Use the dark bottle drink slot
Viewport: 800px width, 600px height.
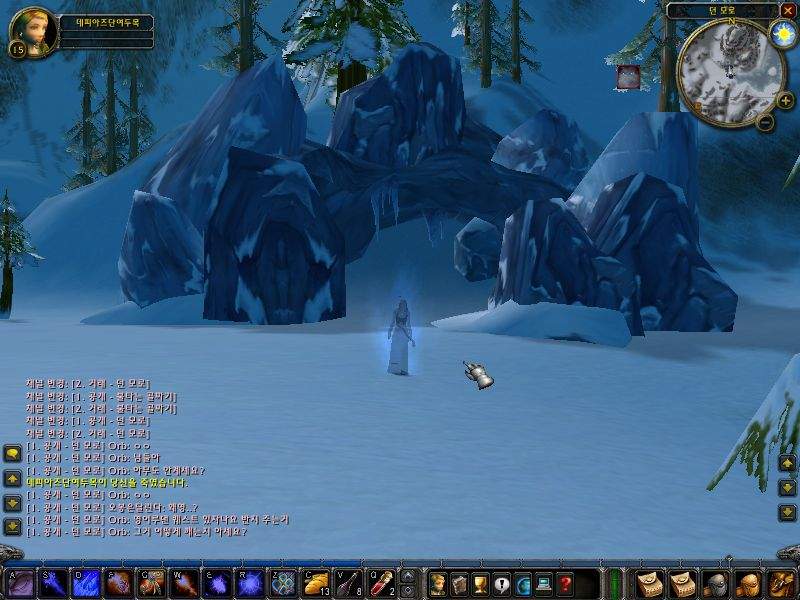point(349,583)
